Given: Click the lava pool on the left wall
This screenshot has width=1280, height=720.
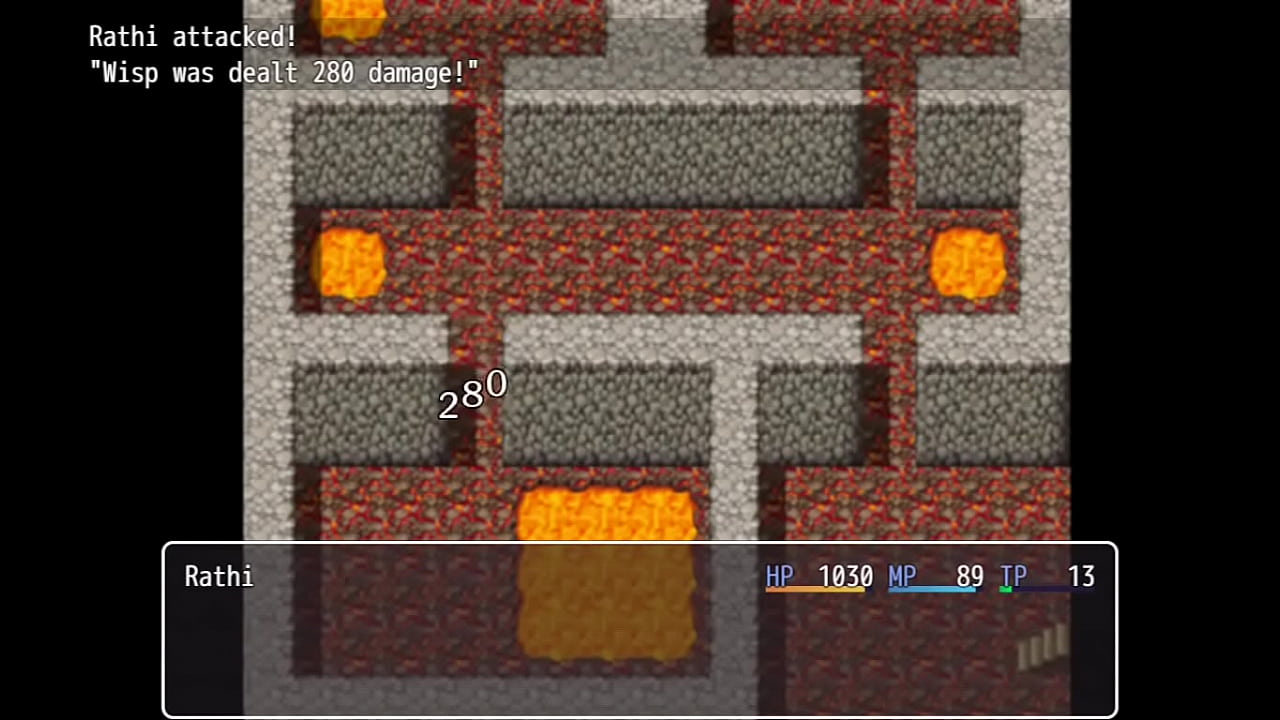Looking at the screenshot, I should [x=350, y=262].
